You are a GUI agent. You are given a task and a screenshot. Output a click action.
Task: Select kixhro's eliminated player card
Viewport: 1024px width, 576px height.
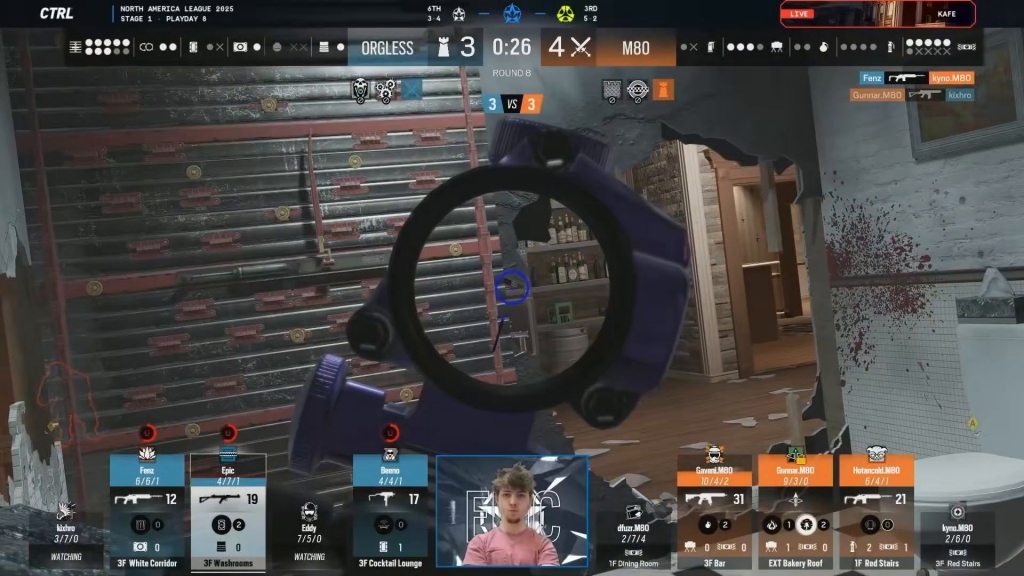pos(66,532)
